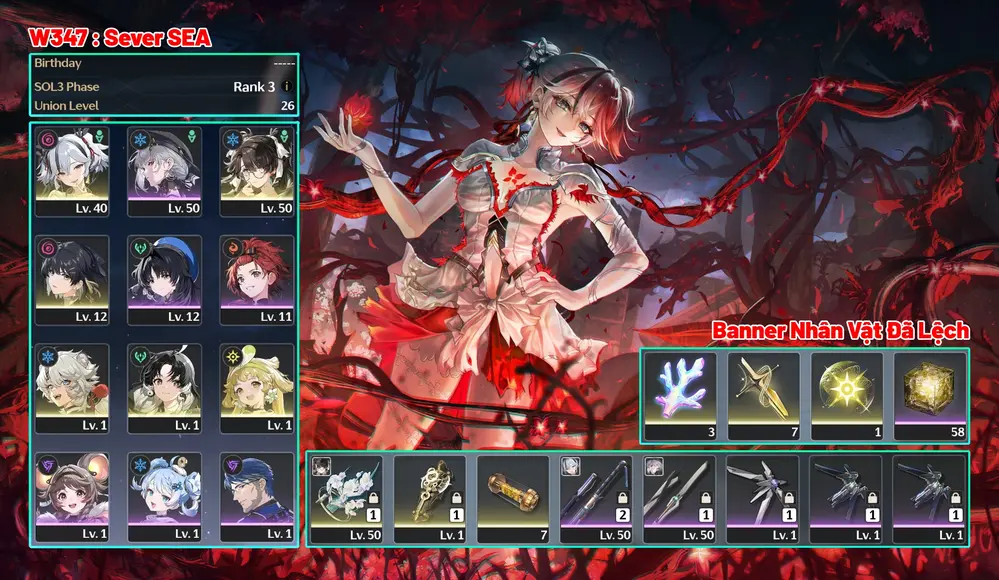Screen dimensions: 999x580
Task: Select the white-haired Lv. 40 character portrait
Action: coord(72,169)
